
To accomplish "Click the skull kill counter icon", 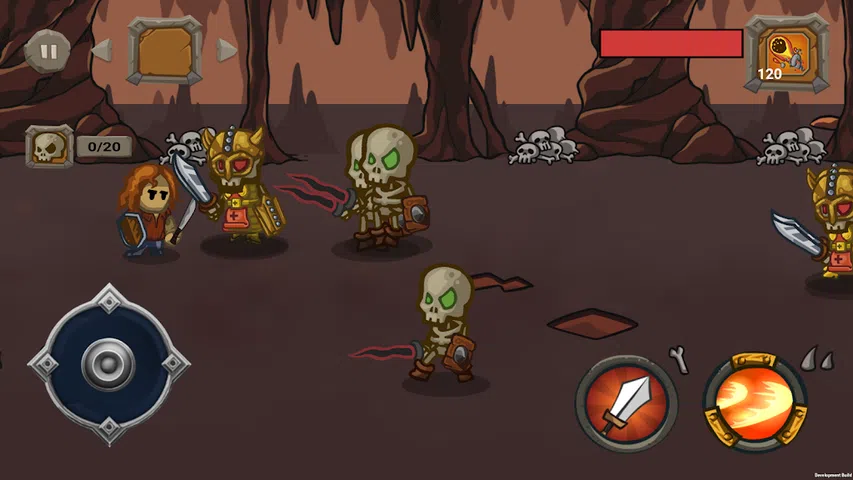I will pos(49,147).
